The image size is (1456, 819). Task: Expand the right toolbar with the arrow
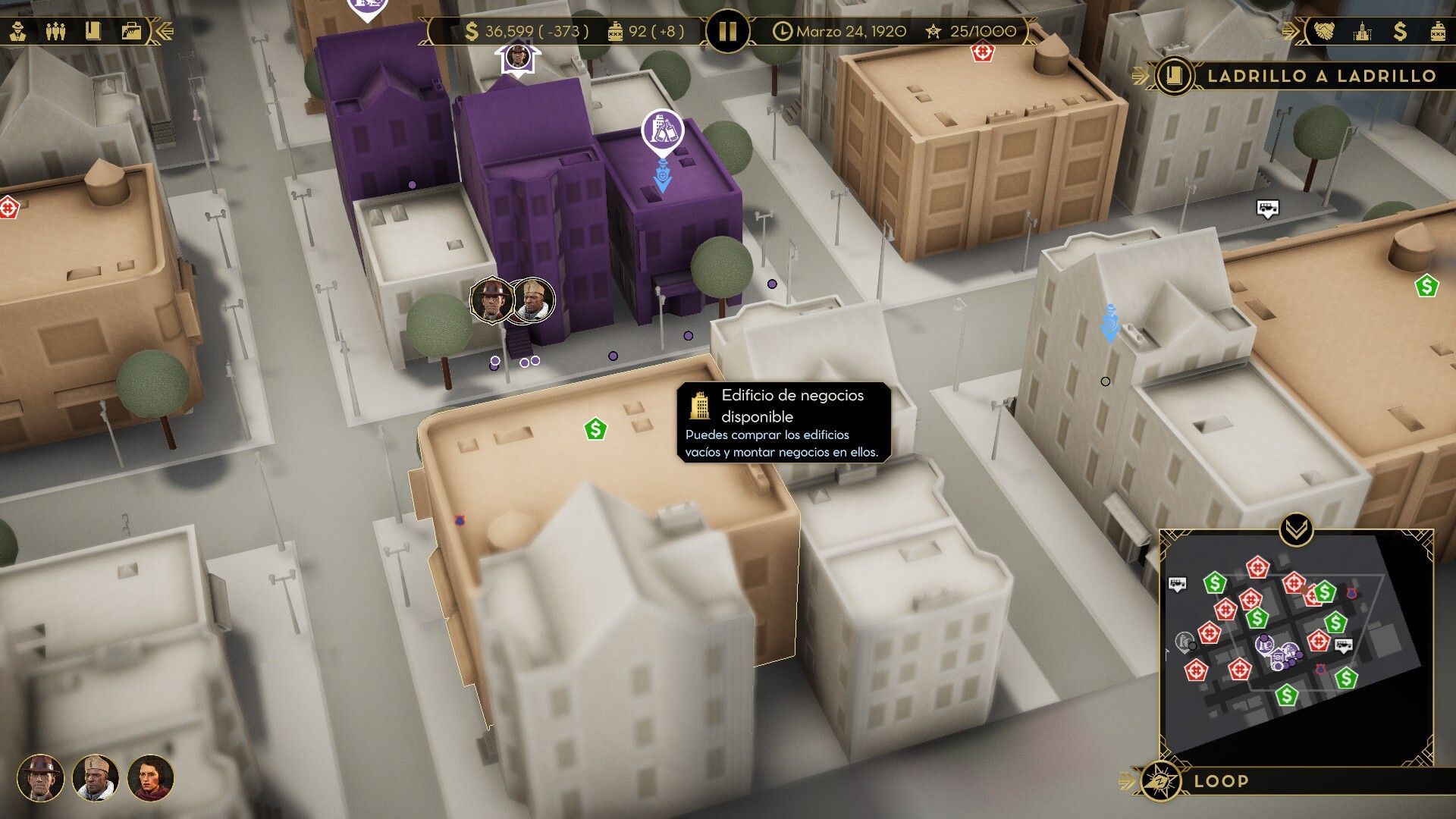pos(1291,32)
